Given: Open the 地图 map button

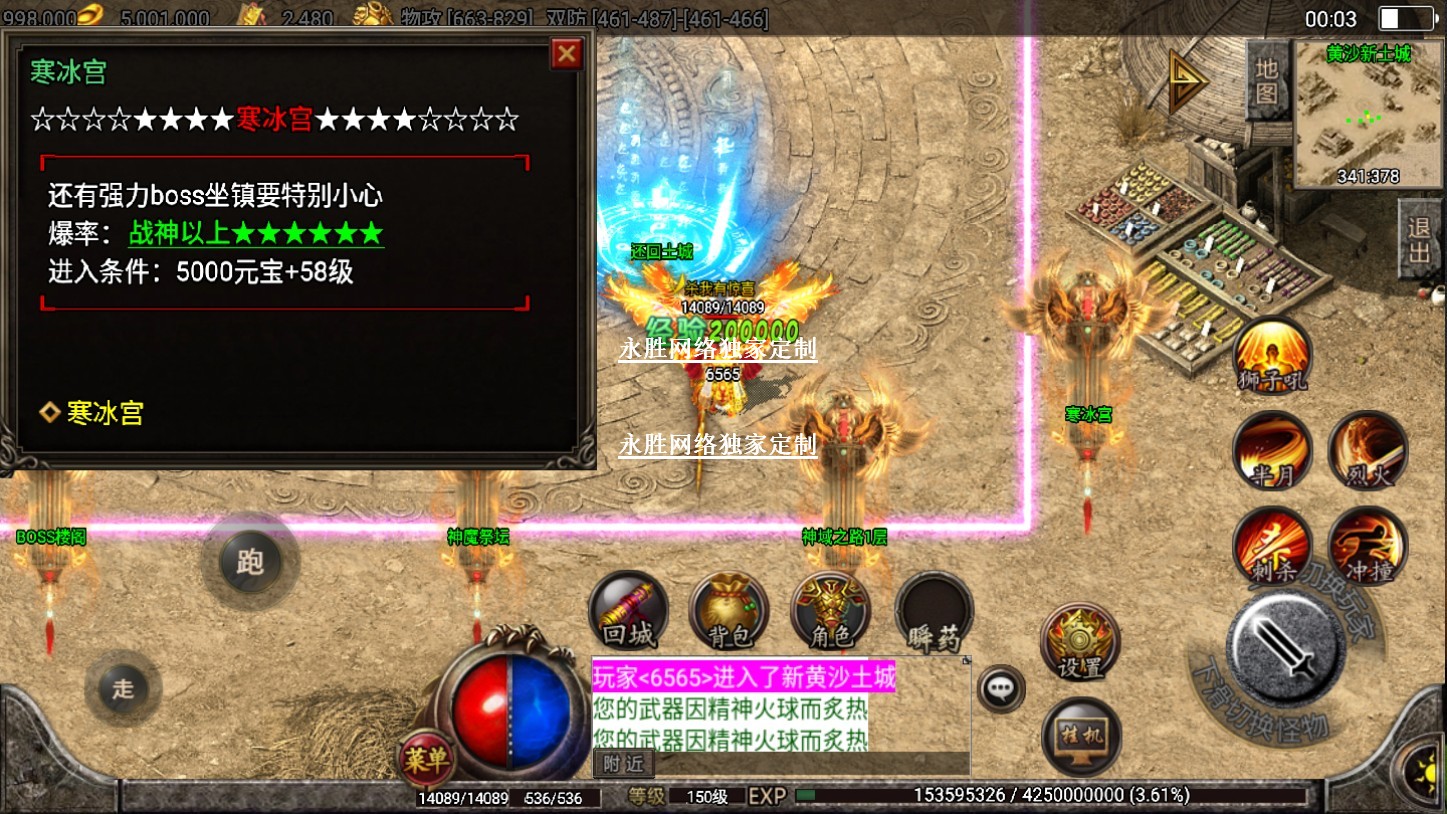Looking at the screenshot, I should 1267,80.
